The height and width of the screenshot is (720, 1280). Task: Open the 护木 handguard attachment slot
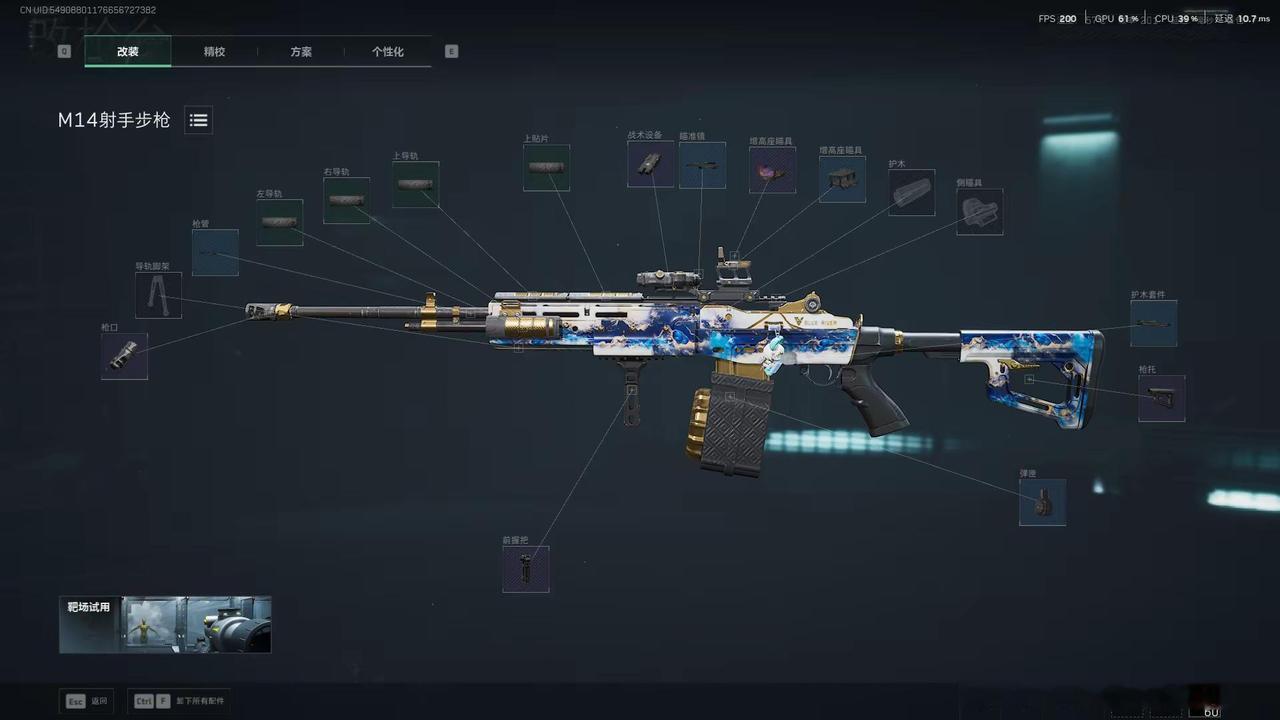click(912, 193)
